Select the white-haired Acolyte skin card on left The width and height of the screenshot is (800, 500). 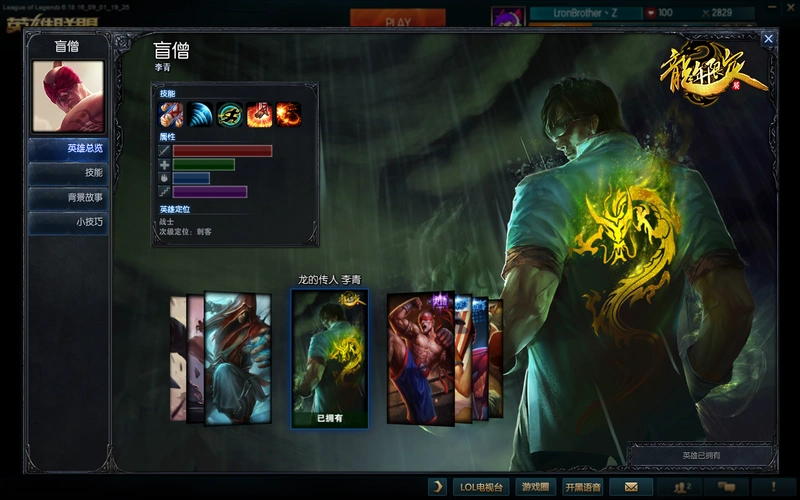click(x=236, y=357)
